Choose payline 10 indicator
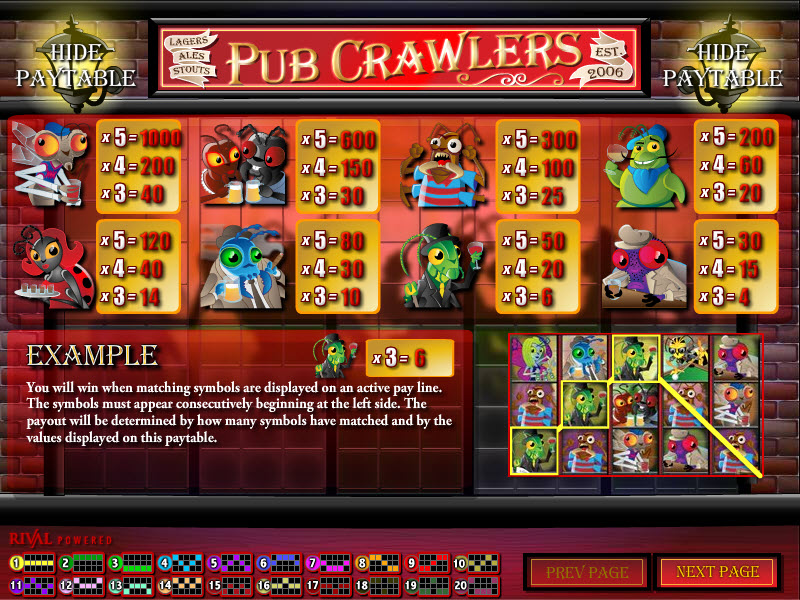Screen dimensions: 800x600 (472, 563)
